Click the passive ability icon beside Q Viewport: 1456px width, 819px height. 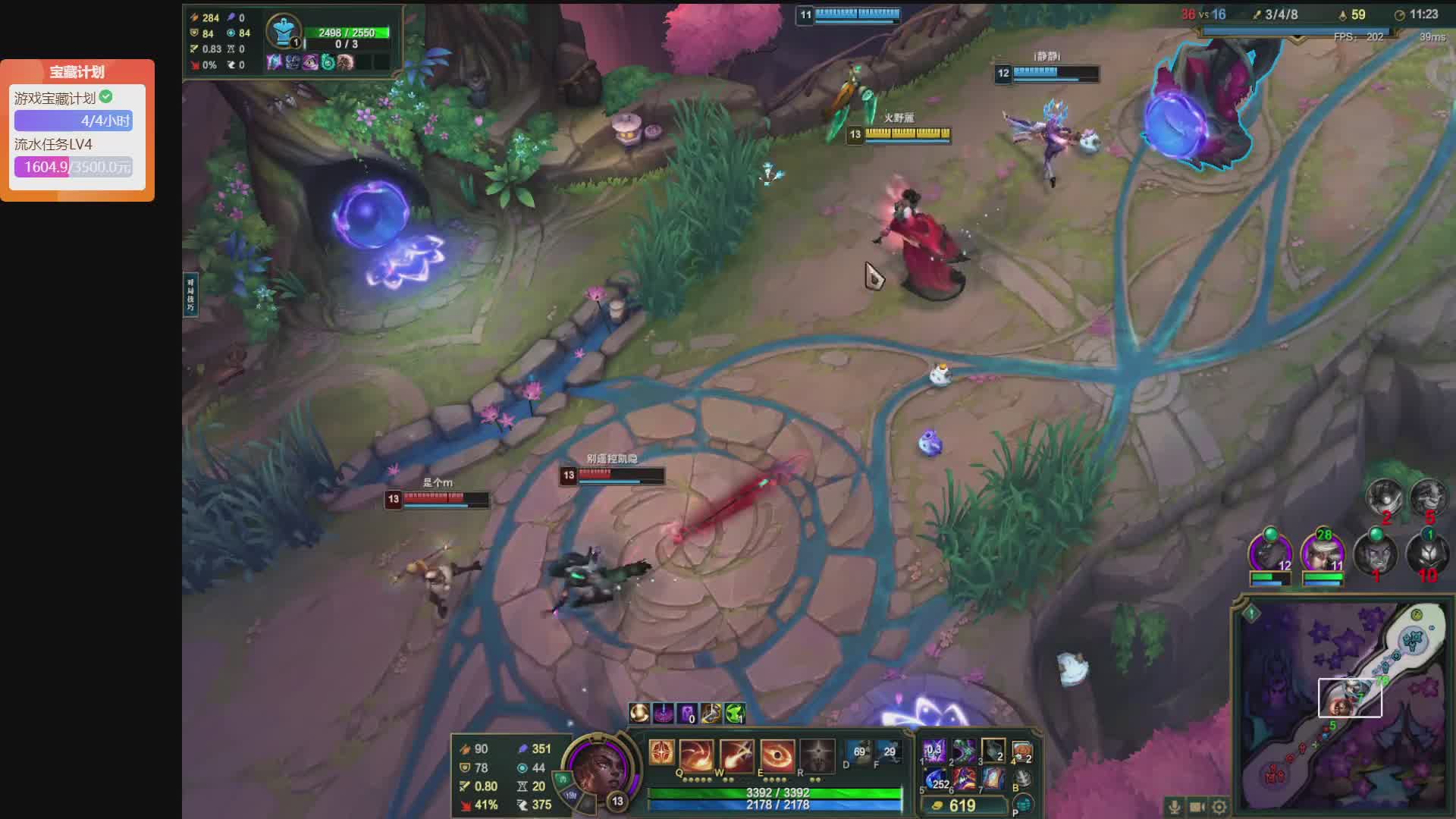(x=661, y=753)
